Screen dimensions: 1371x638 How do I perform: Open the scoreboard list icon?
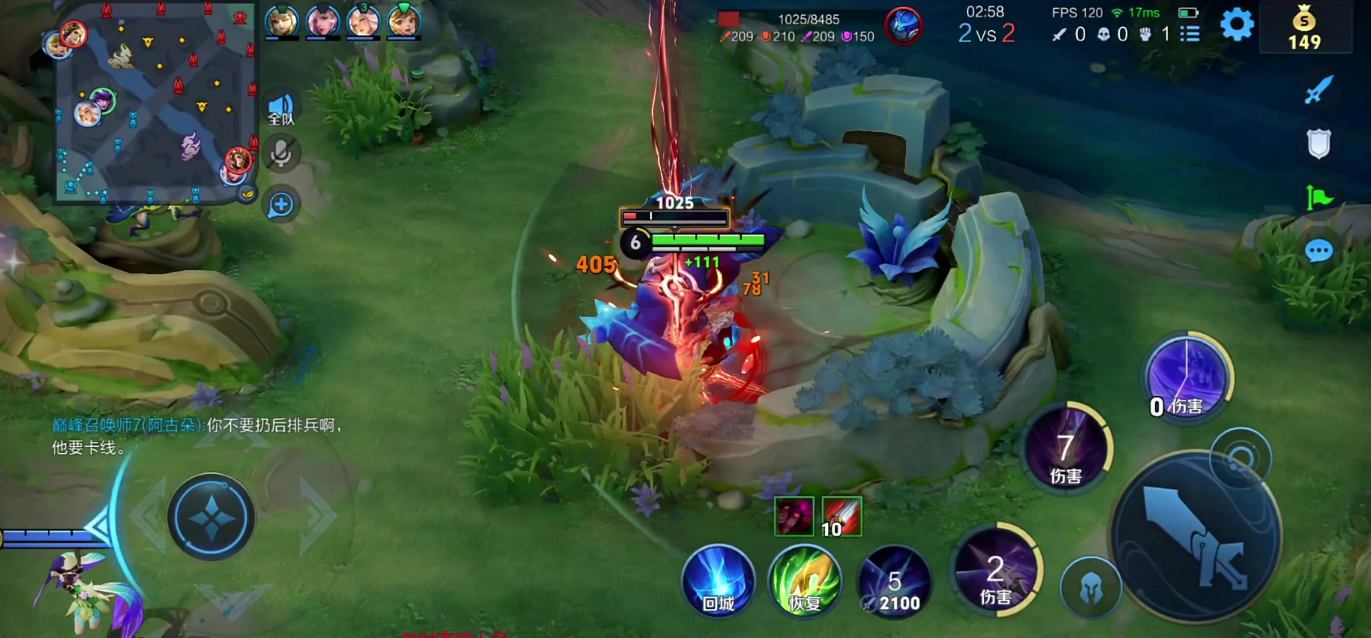(x=1189, y=34)
